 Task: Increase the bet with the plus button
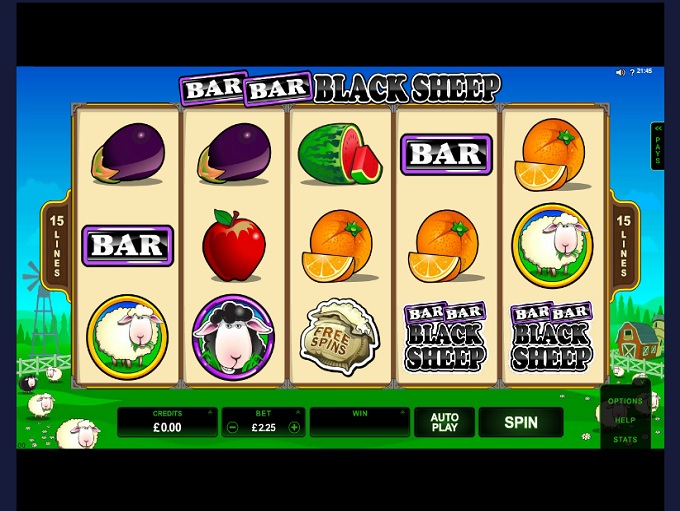point(294,427)
